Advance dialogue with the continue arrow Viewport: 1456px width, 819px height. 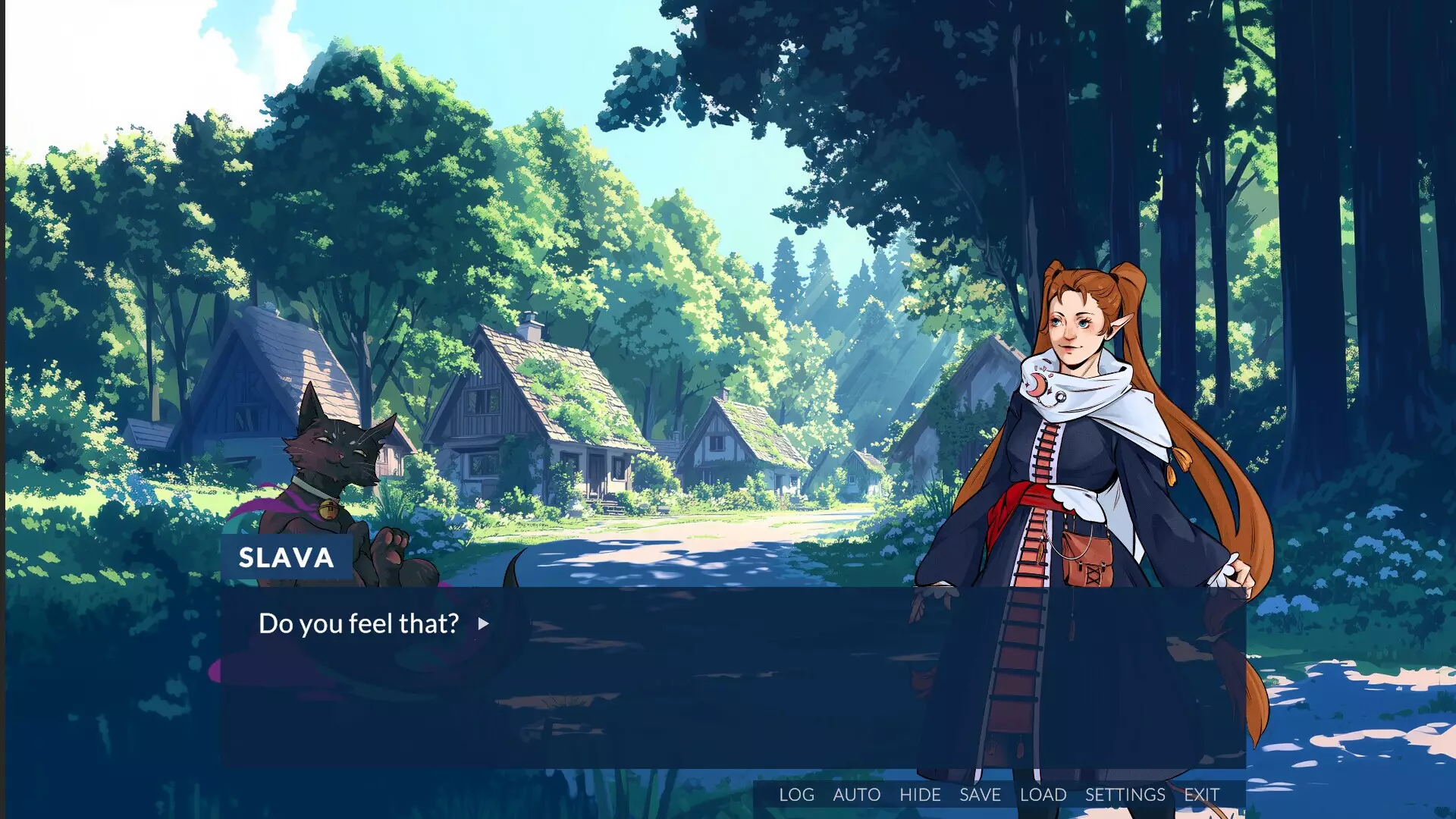click(x=483, y=624)
